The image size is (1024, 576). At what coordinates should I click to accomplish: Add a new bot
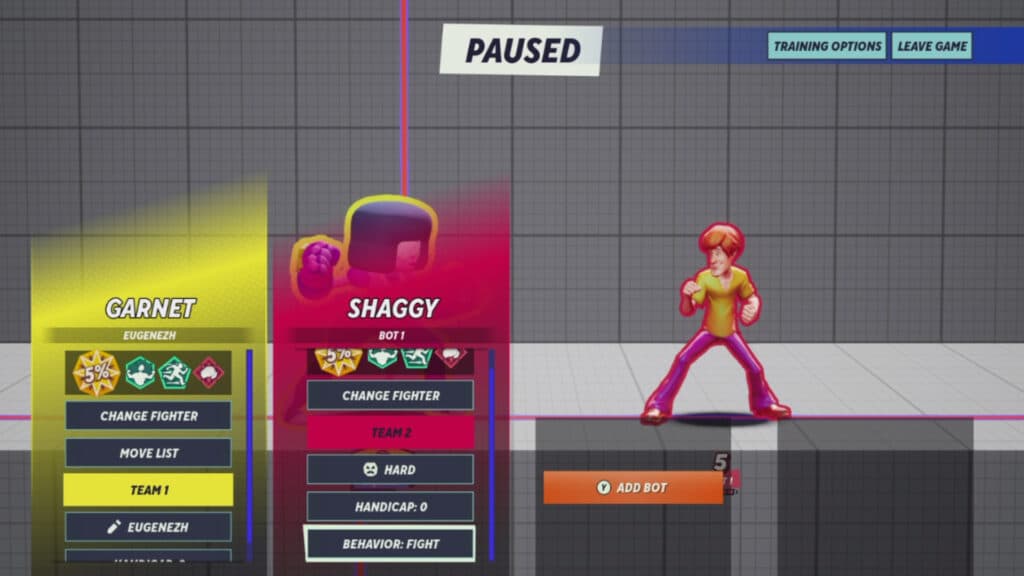click(x=633, y=488)
